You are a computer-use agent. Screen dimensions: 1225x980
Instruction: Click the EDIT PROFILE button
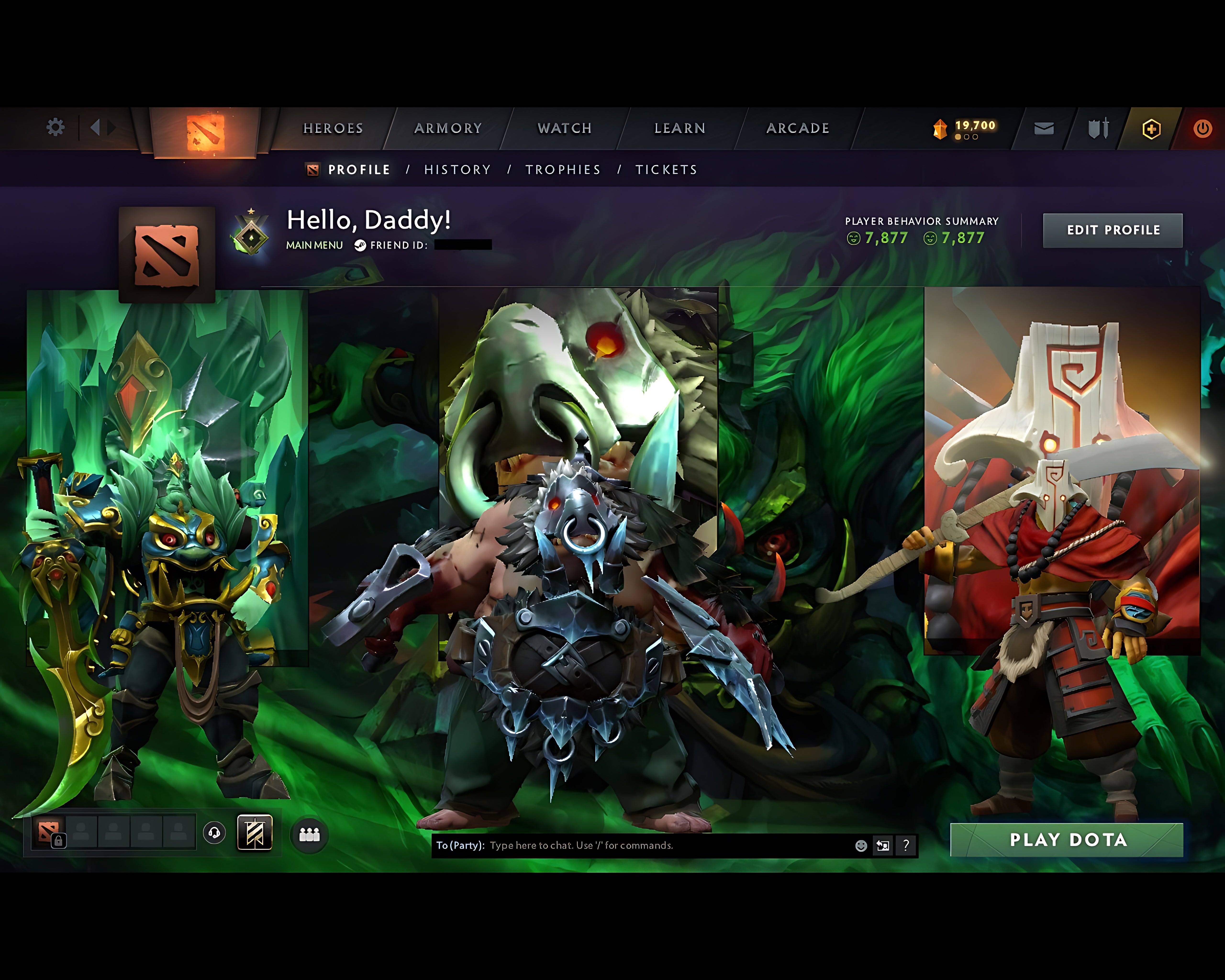click(x=1113, y=230)
